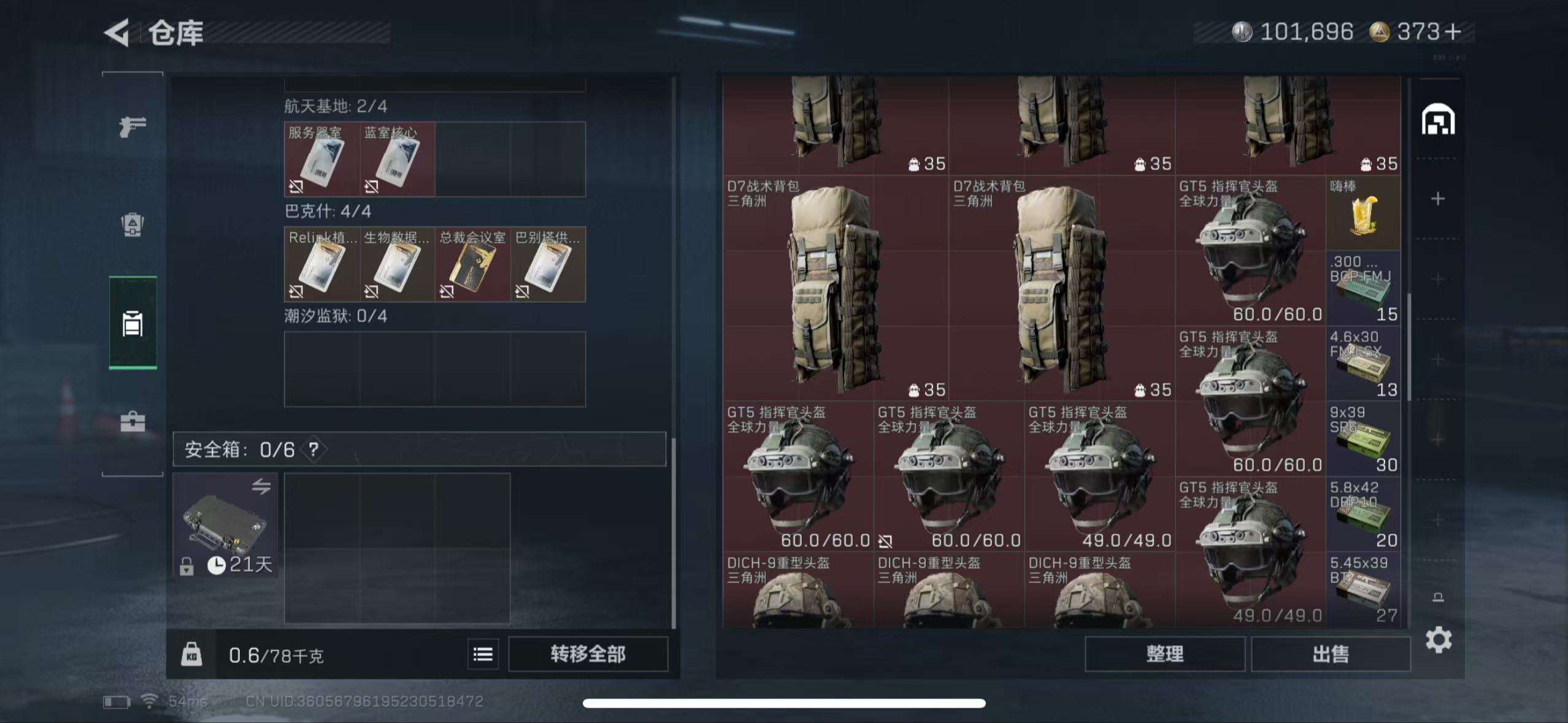Add premium currency with the plus sign
Image resolution: width=1568 pixels, height=723 pixels.
[1452, 32]
